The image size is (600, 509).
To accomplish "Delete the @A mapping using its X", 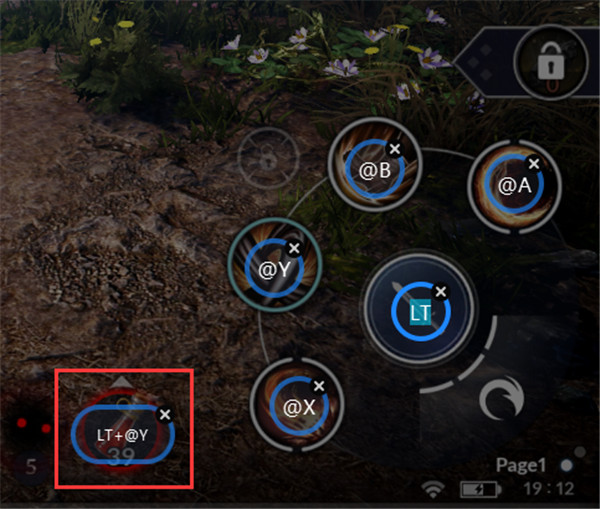I will coord(534,163).
